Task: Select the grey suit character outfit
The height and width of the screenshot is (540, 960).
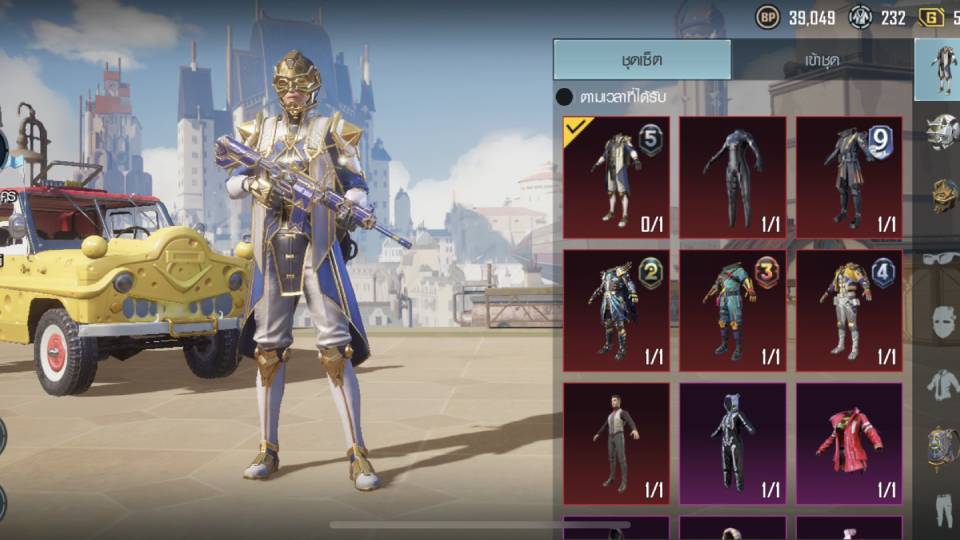Action: (x=616, y=443)
